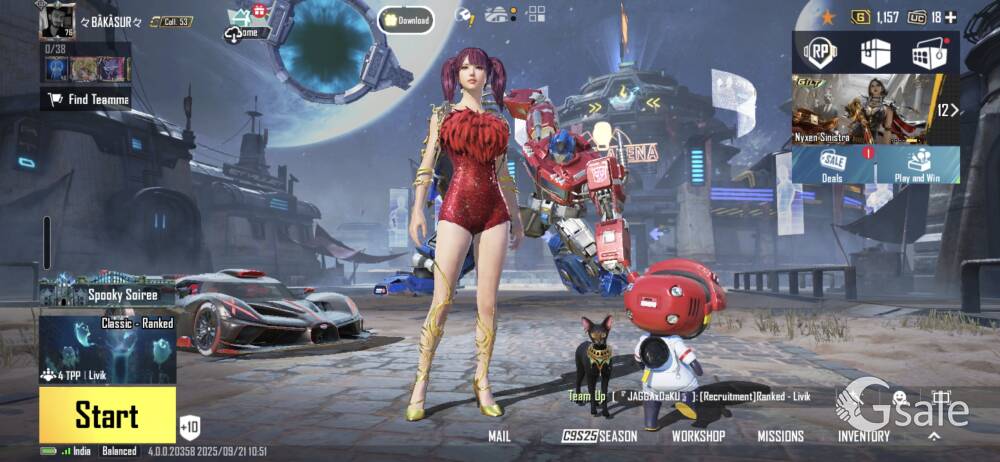
Task: Open the Home cloud icon
Action: [246, 32]
